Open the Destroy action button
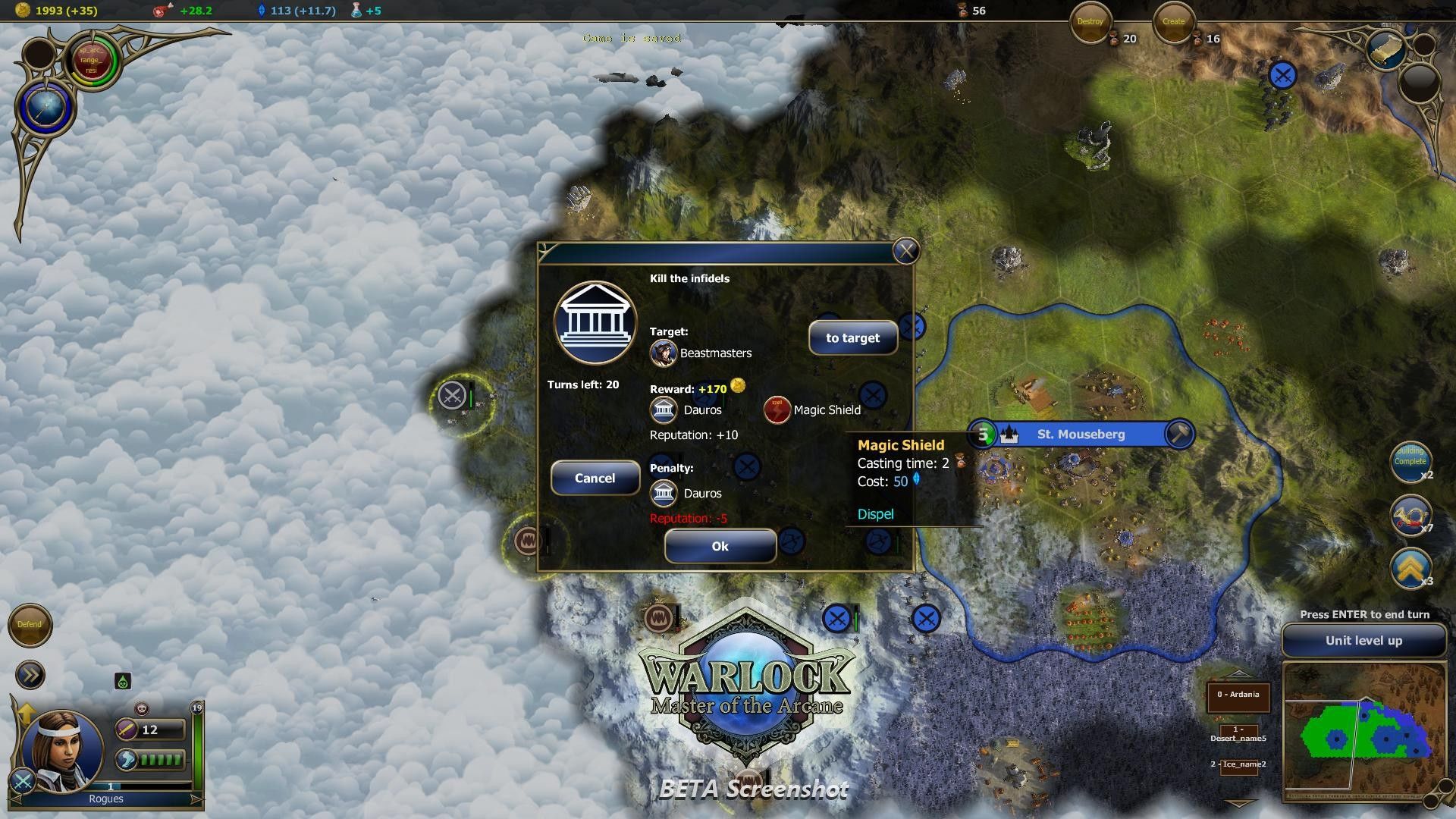This screenshot has width=1456, height=819. (x=1090, y=23)
